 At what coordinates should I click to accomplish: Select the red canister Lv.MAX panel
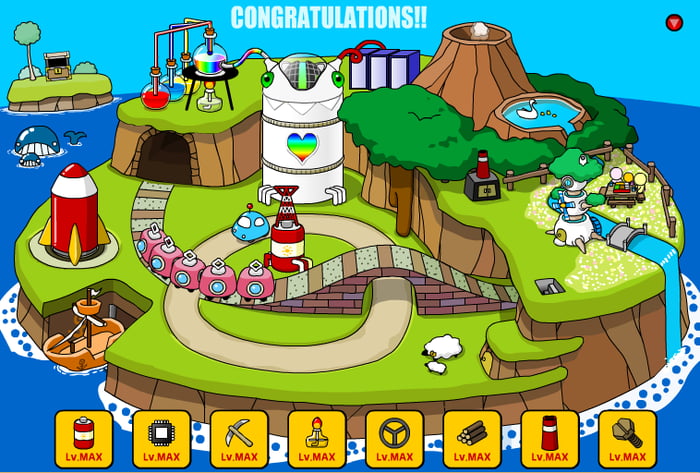[x=84, y=439]
